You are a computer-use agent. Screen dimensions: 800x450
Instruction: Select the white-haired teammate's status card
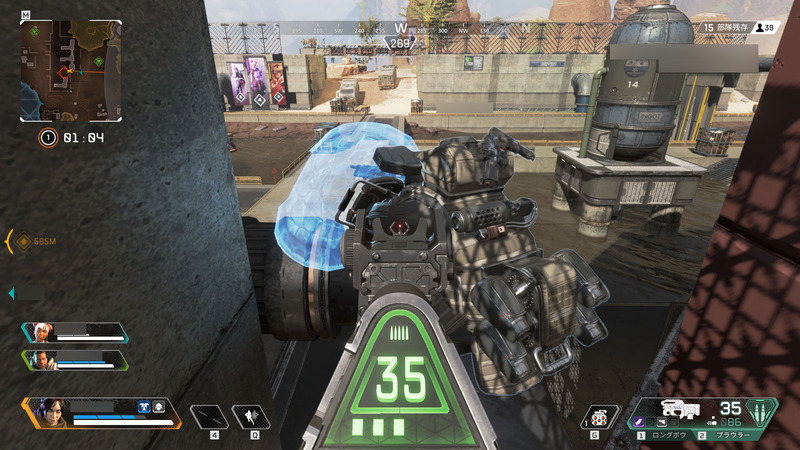[74, 333]
